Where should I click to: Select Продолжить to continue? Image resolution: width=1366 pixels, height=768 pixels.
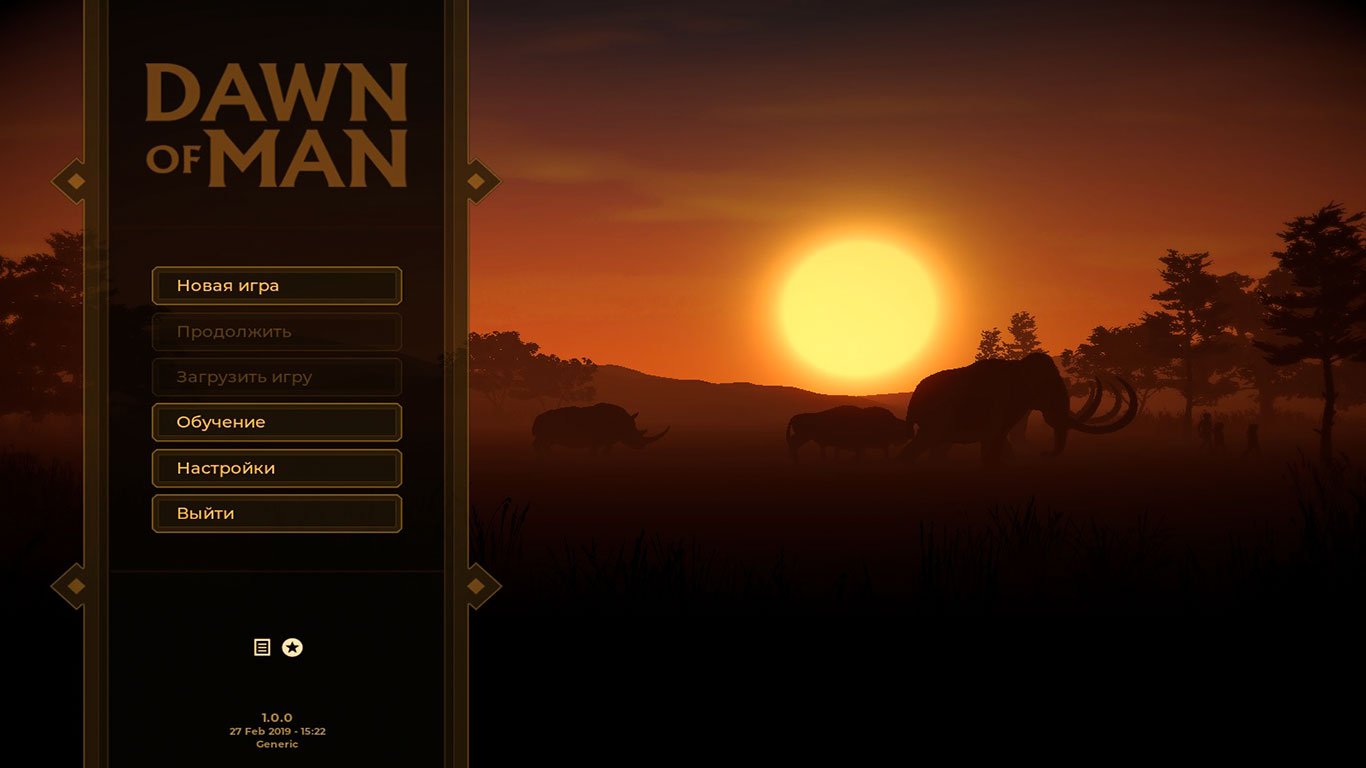[276, 331]
